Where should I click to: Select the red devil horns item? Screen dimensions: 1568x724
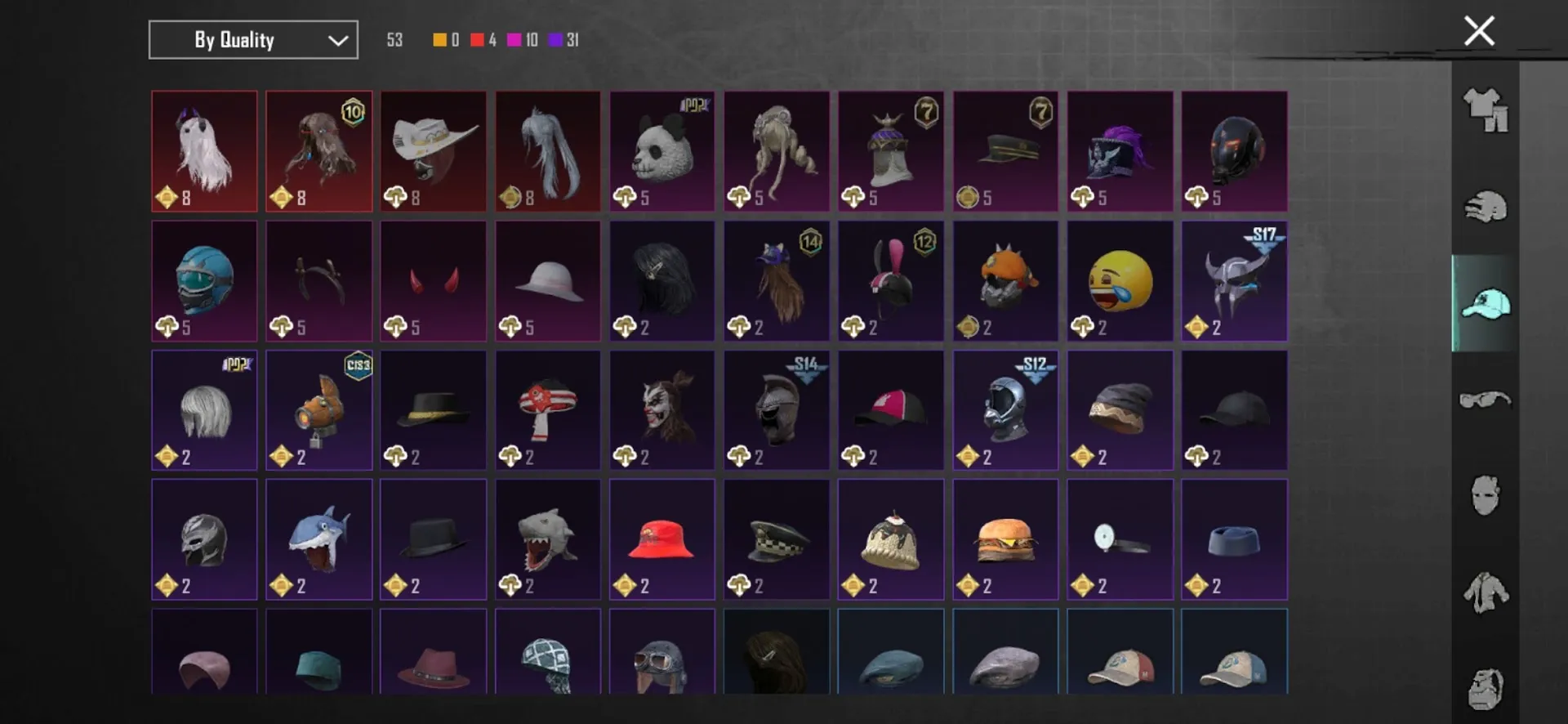(x=433, y=281)
